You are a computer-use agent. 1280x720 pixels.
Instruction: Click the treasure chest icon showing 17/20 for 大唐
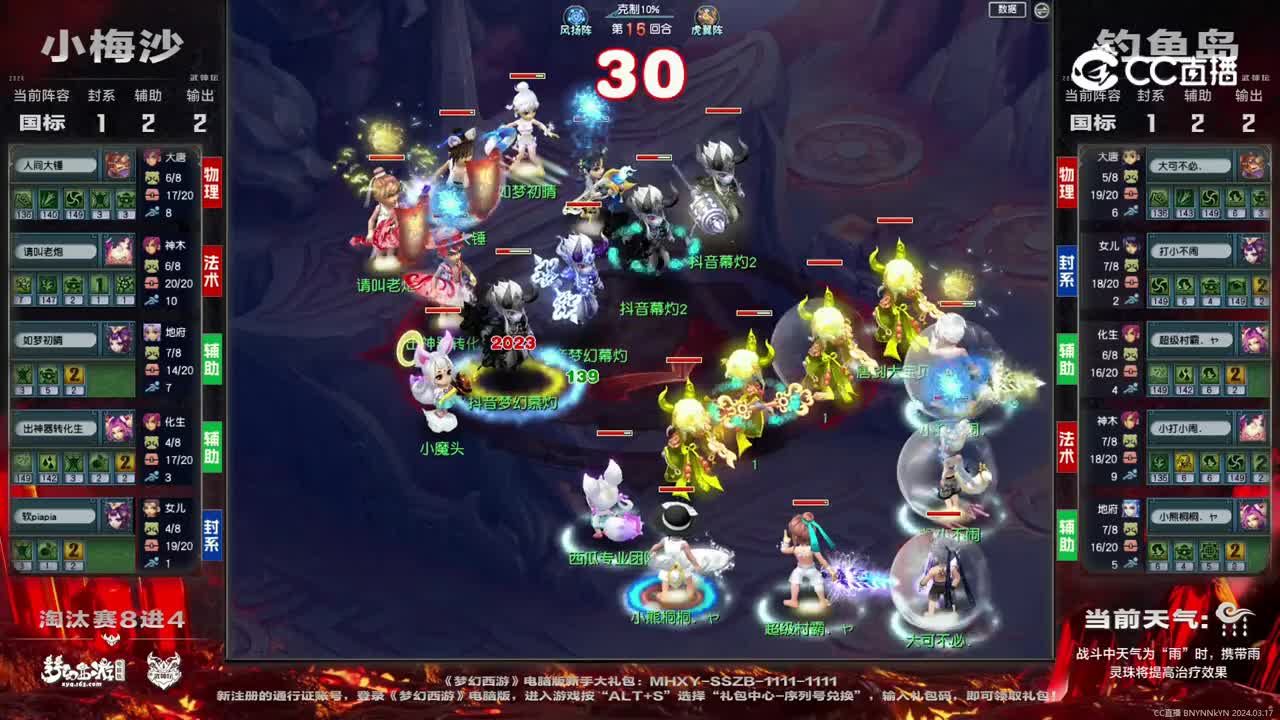151,195
